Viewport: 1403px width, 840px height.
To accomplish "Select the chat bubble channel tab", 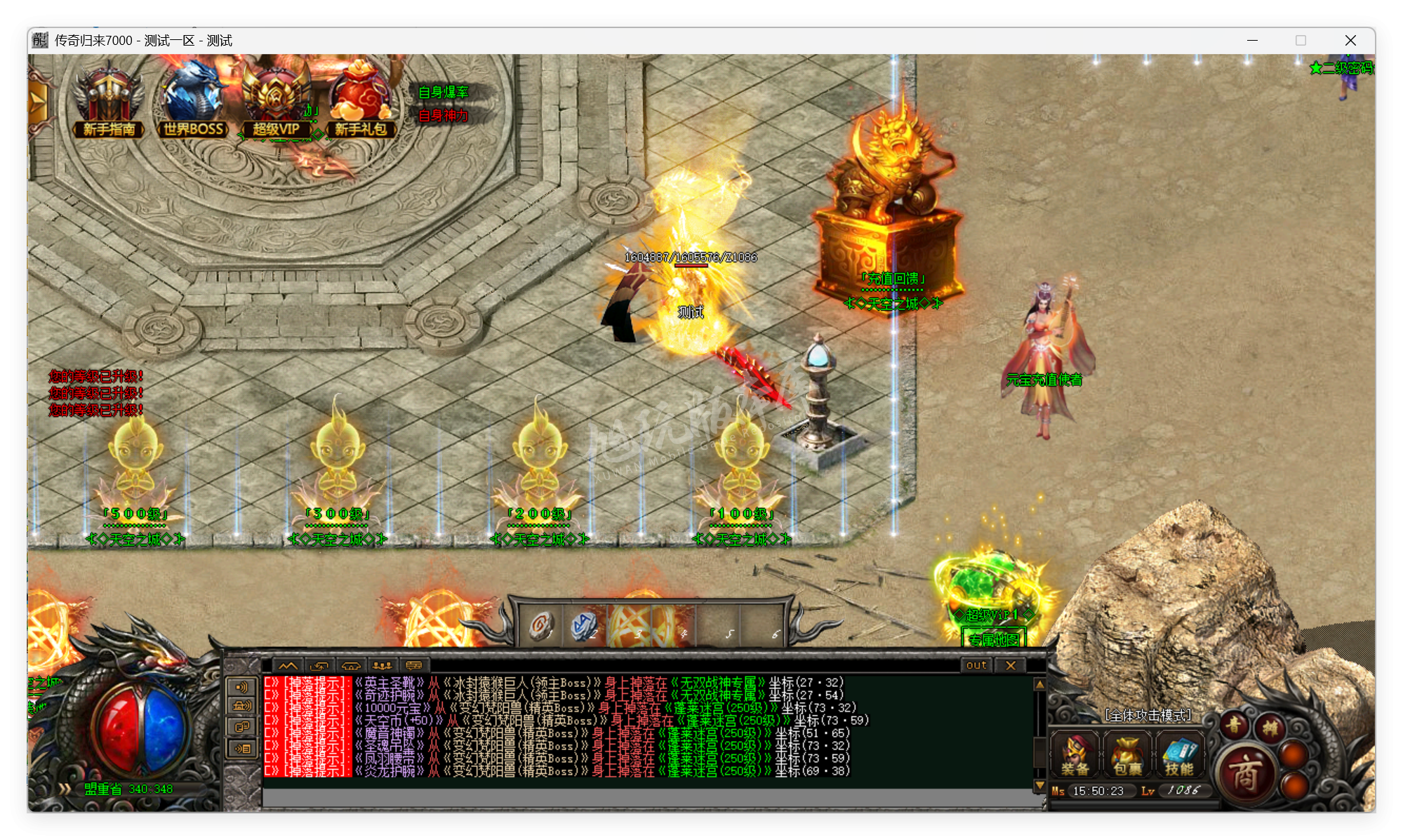I will (415, 665).
